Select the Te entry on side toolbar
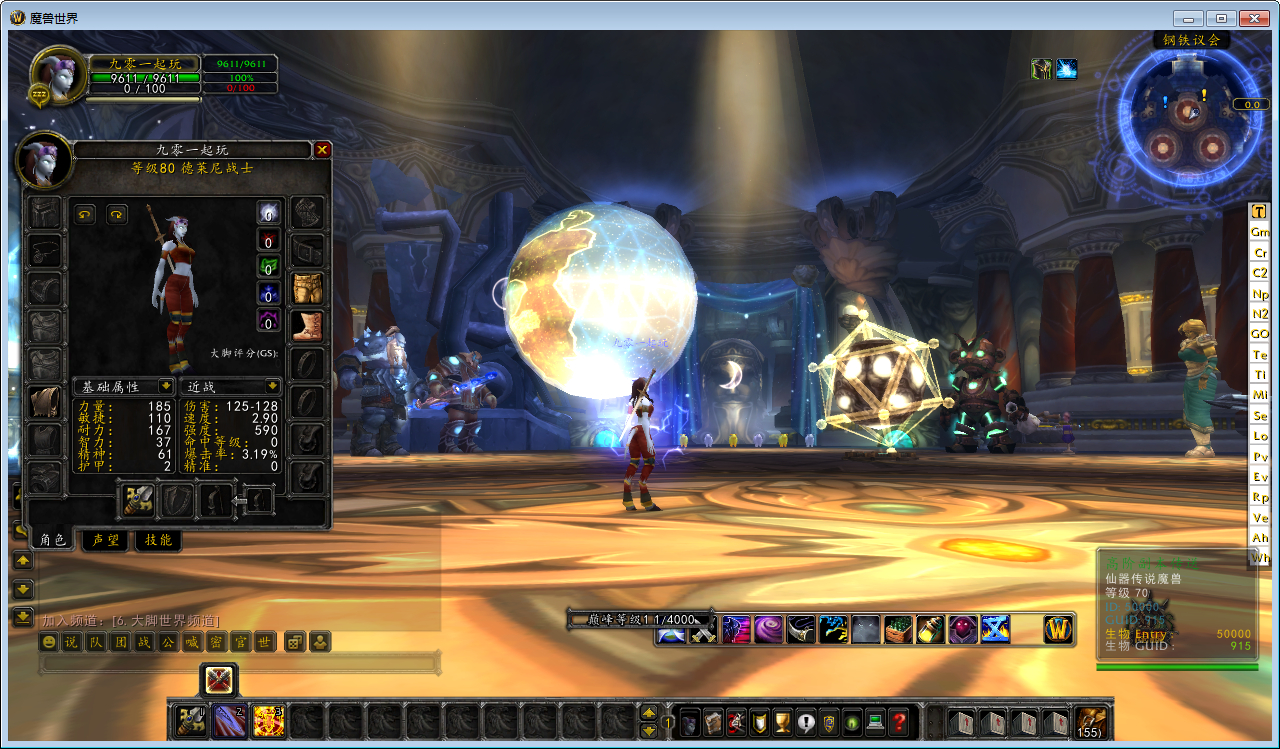Image resolution: width=1280 pixels, height=749 pixels. (x=1260, y=355)
